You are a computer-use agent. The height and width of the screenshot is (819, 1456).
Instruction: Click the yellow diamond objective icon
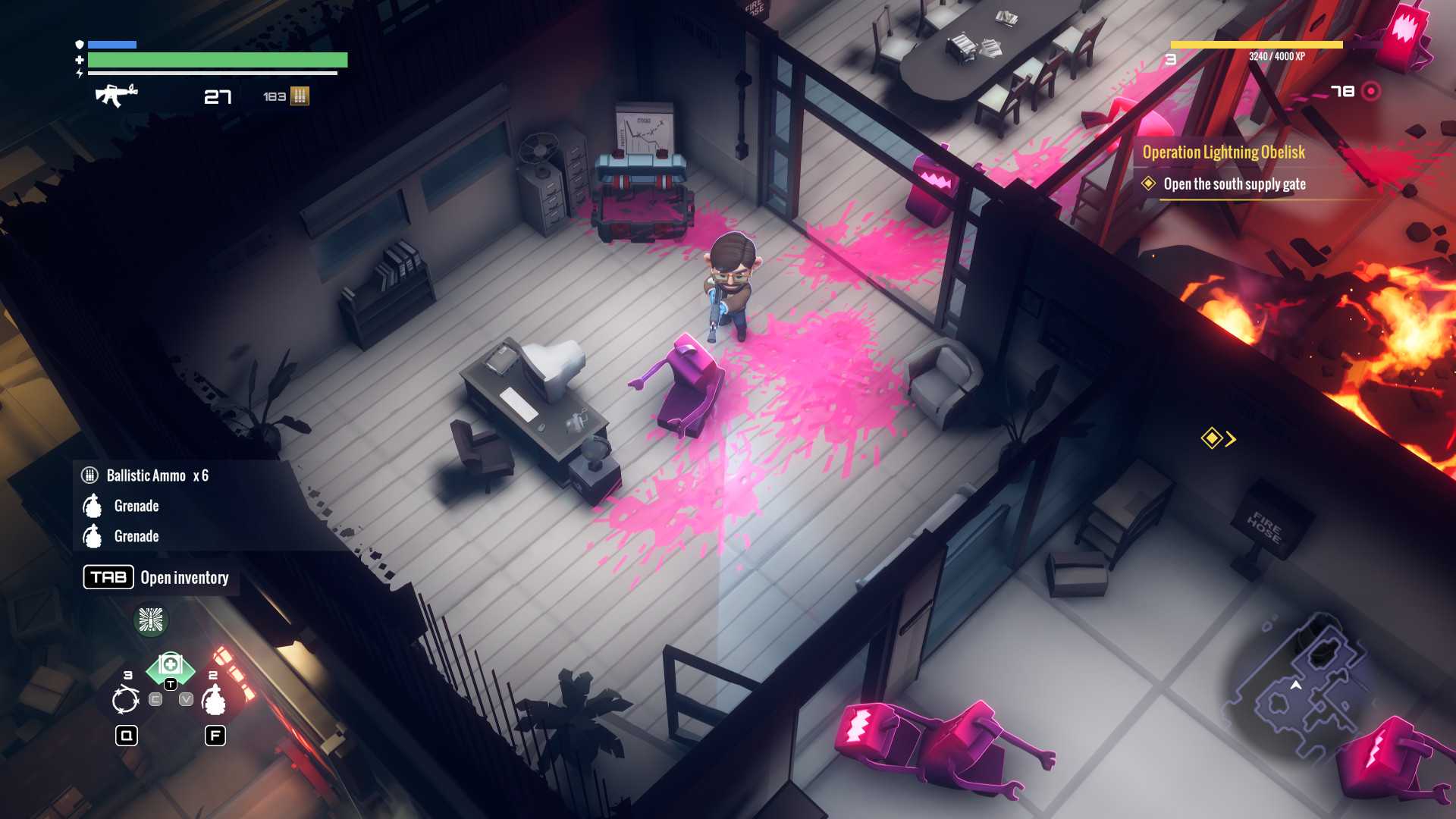point(1210,438)
